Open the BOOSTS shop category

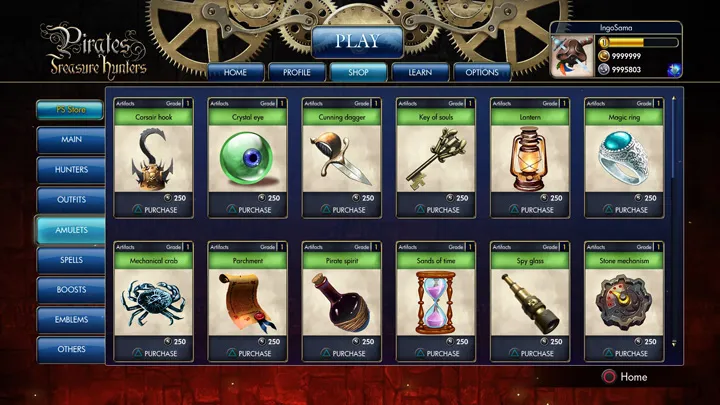coord(71,290)
